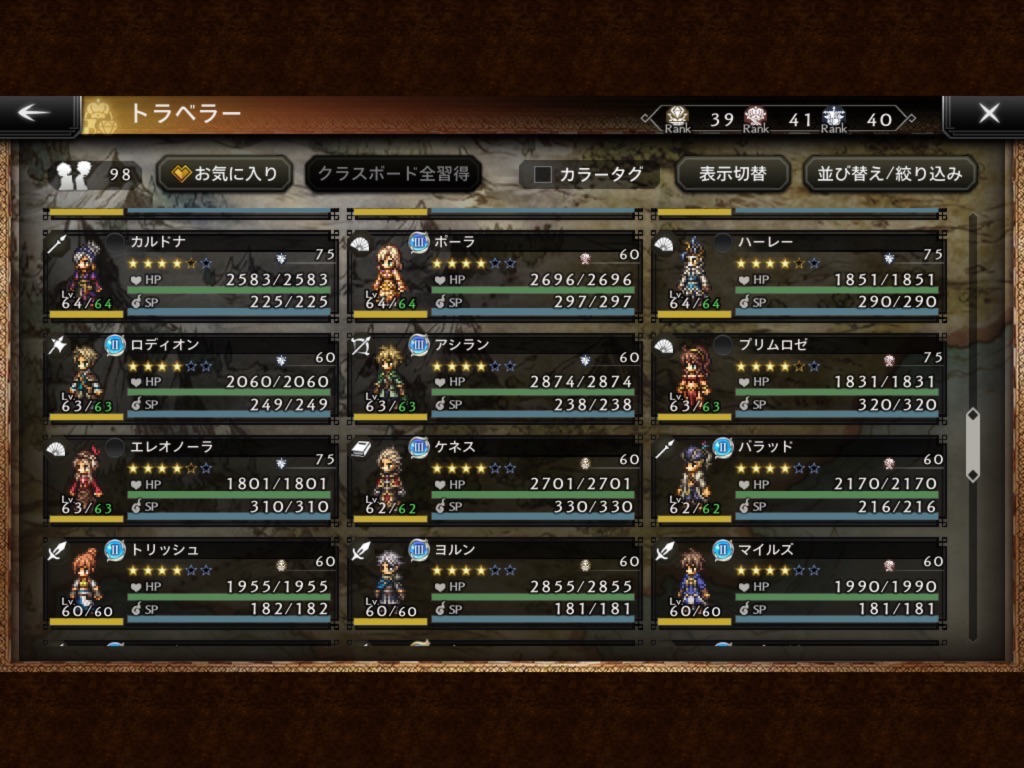
Task: Open the お気に入り favorites filter
Action: pyautogui.click(x=224, y=174)
